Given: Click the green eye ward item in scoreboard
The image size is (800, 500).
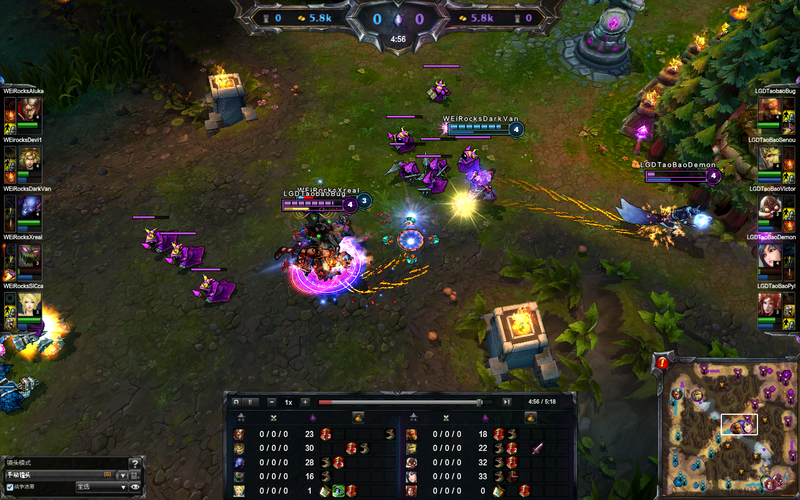Looking at the screenshot, I should click(339, 491).
